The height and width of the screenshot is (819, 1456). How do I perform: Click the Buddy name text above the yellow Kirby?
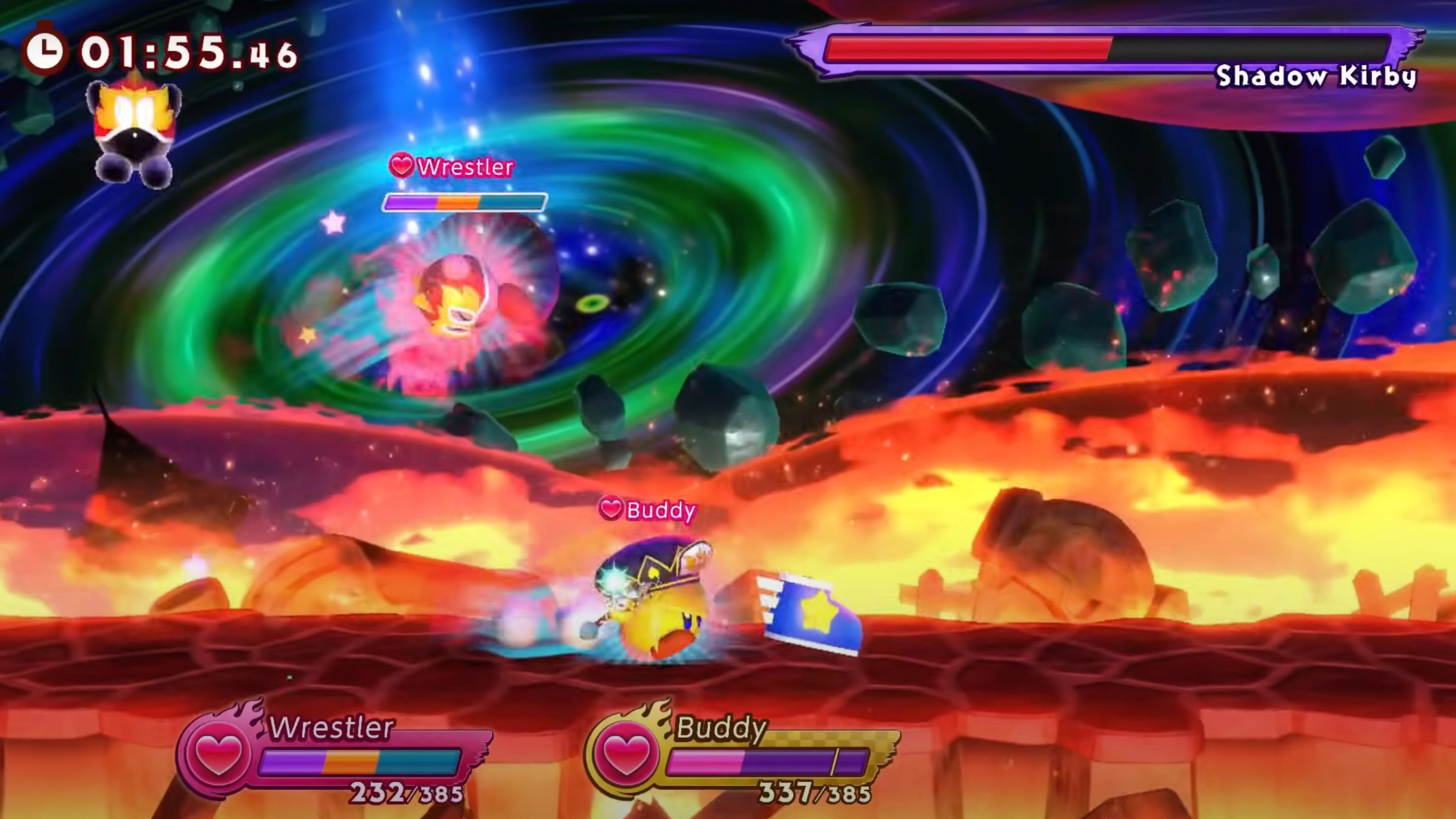coord(661,510)
